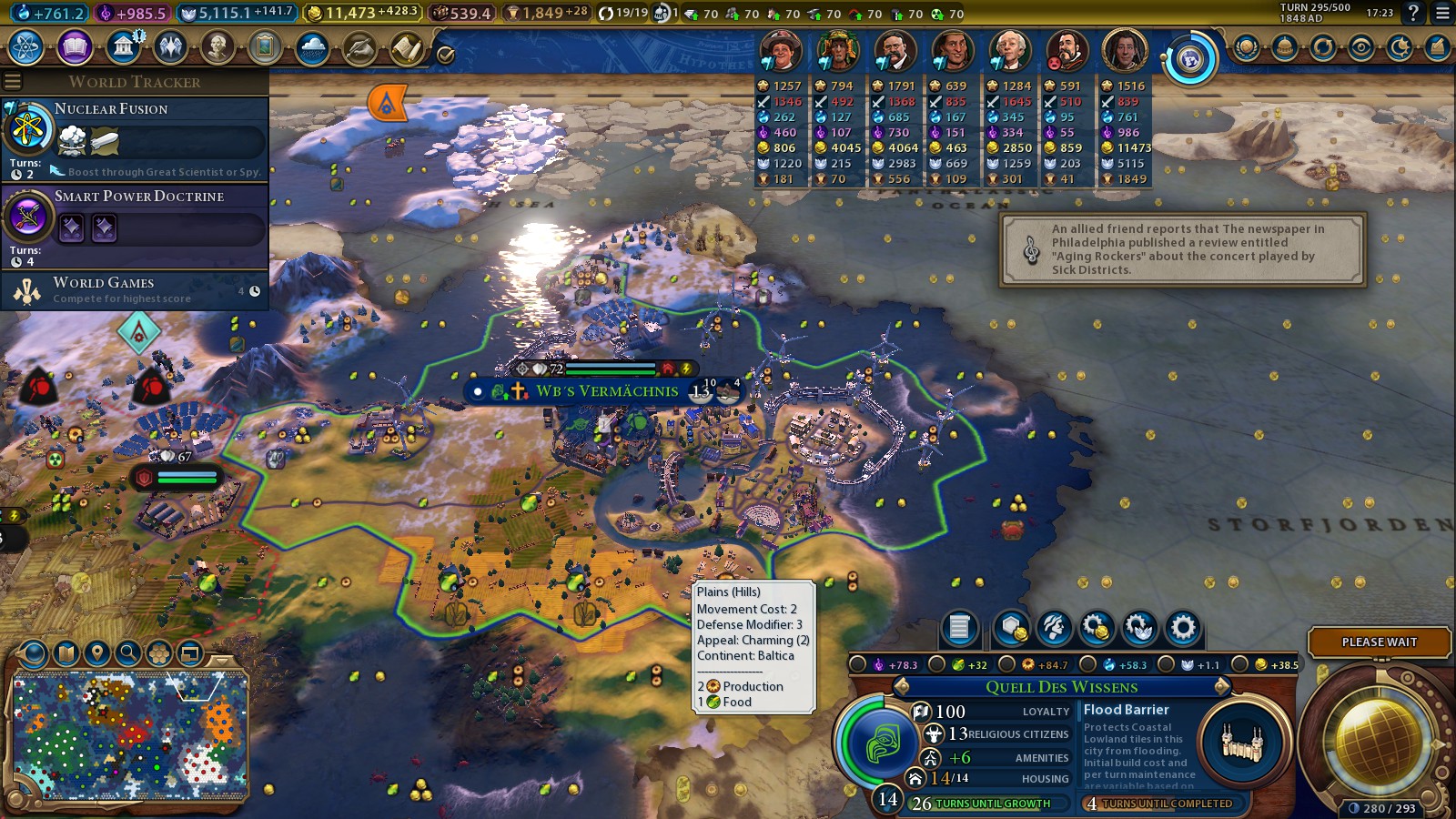Toggle hex grid with the honeycomb icon
This screenshot has width=1456, height=819.
pyautogui.click(x=159, y=652)
